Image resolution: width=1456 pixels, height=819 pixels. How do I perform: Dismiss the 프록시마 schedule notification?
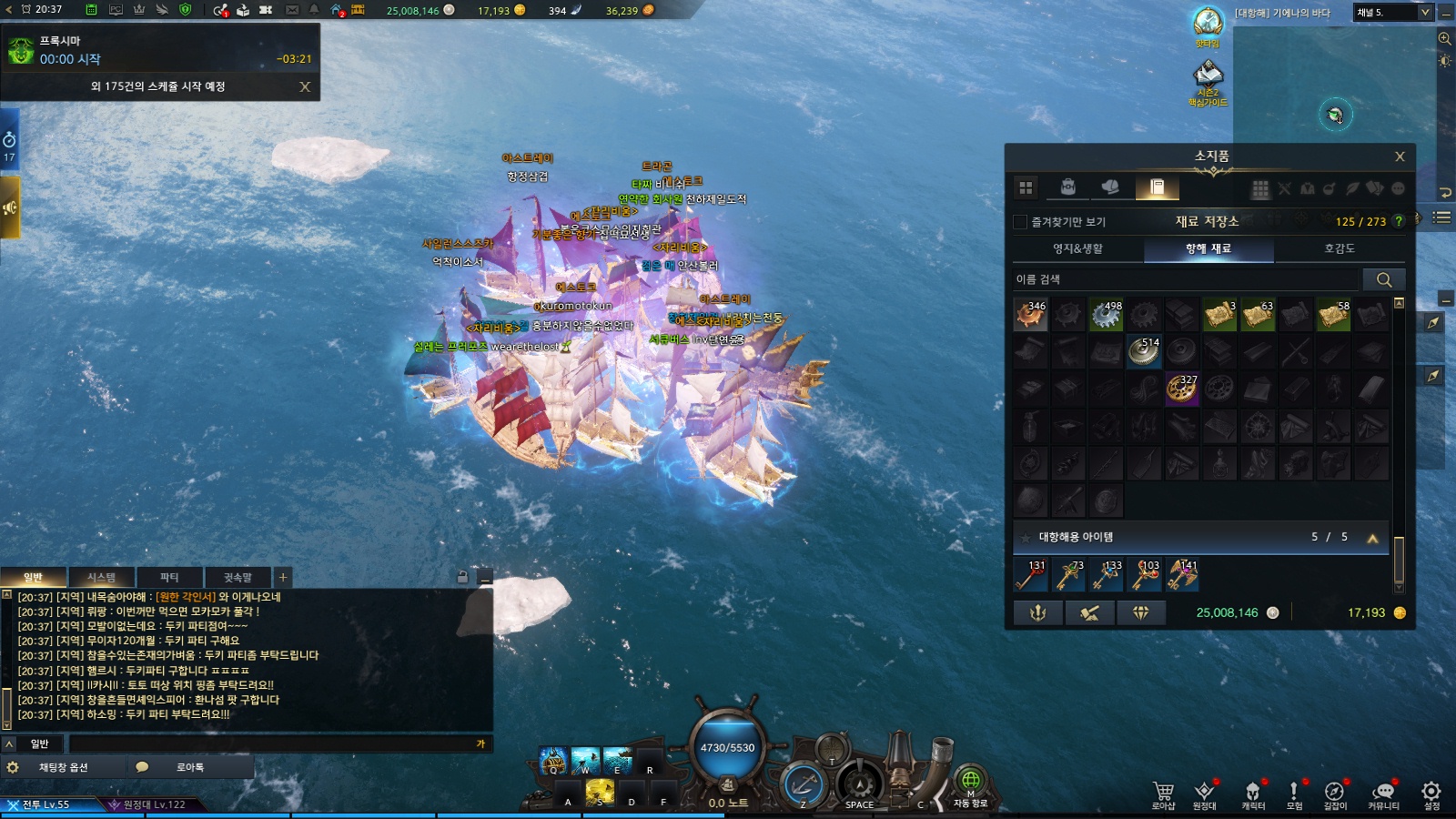point(305,86)
